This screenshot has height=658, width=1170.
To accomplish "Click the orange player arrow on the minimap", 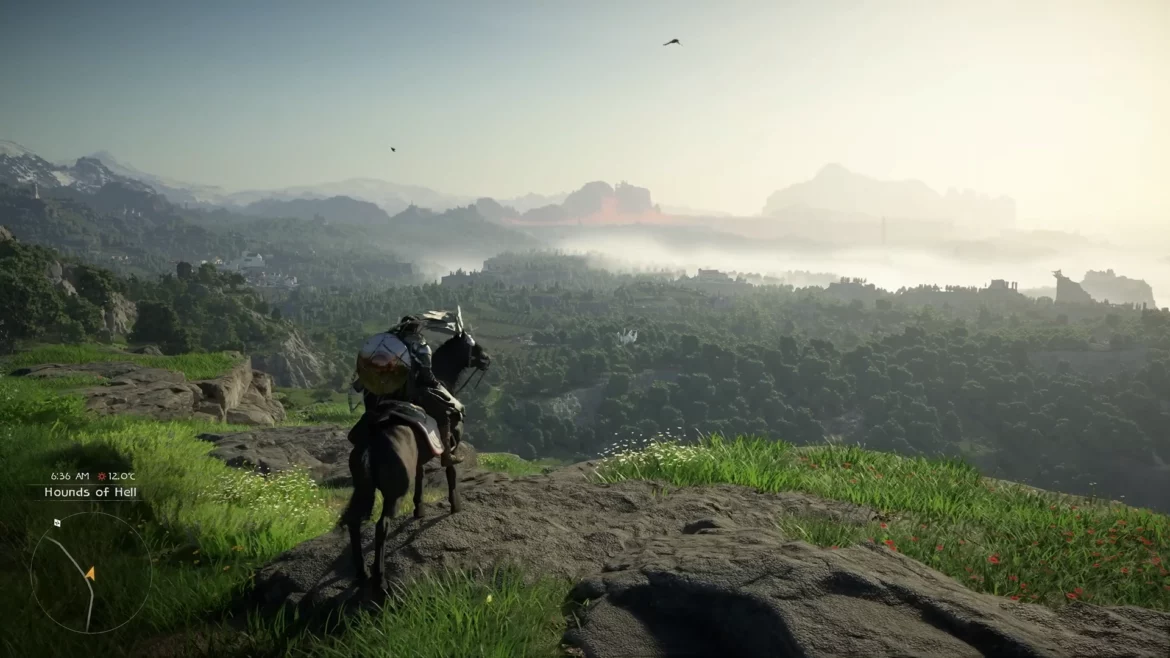I will pyautogui.click(x=90, y=573).
